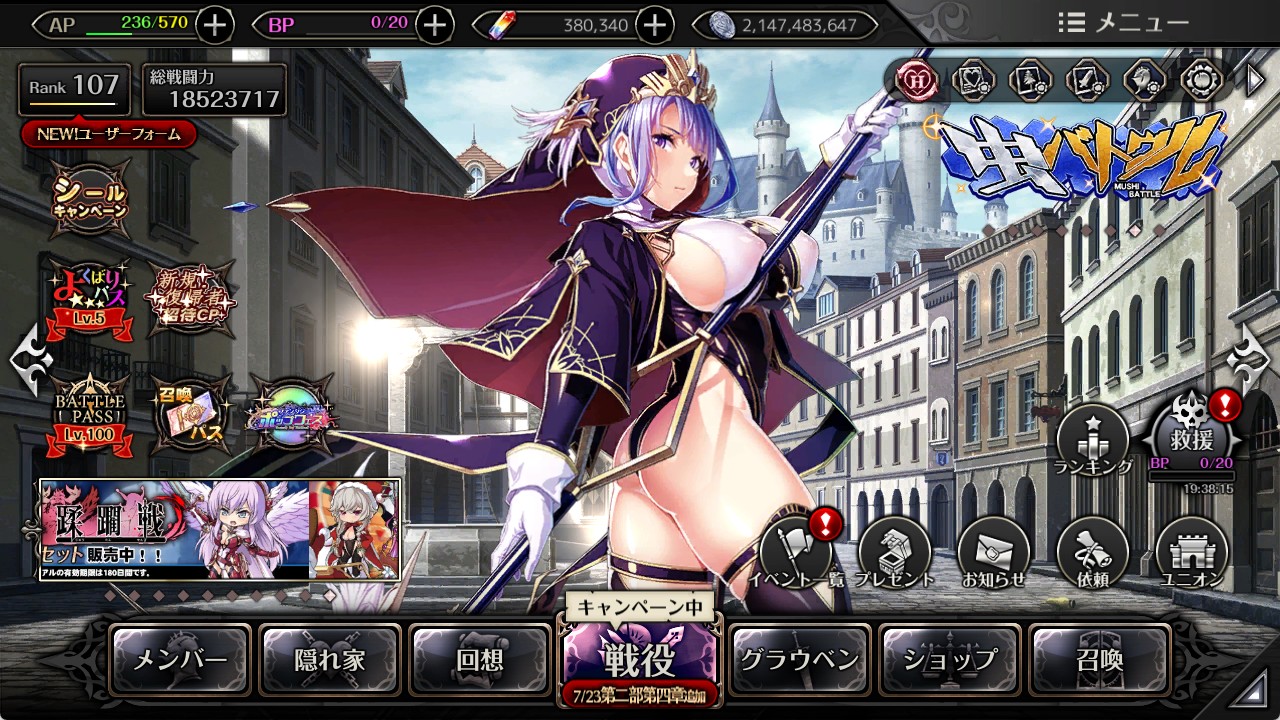Open the メンバー screen
1280x720 pixels.
pos(181,660)
